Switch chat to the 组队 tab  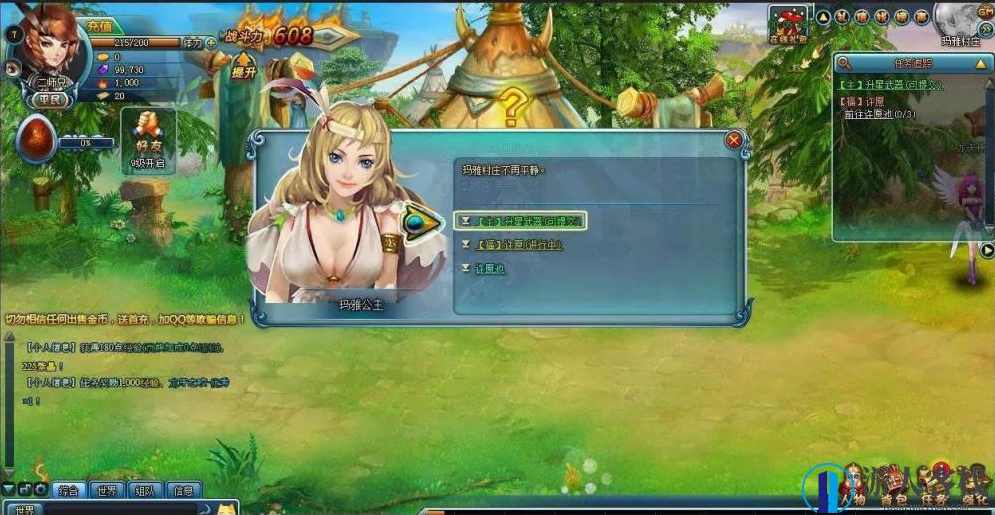point(144,490)
